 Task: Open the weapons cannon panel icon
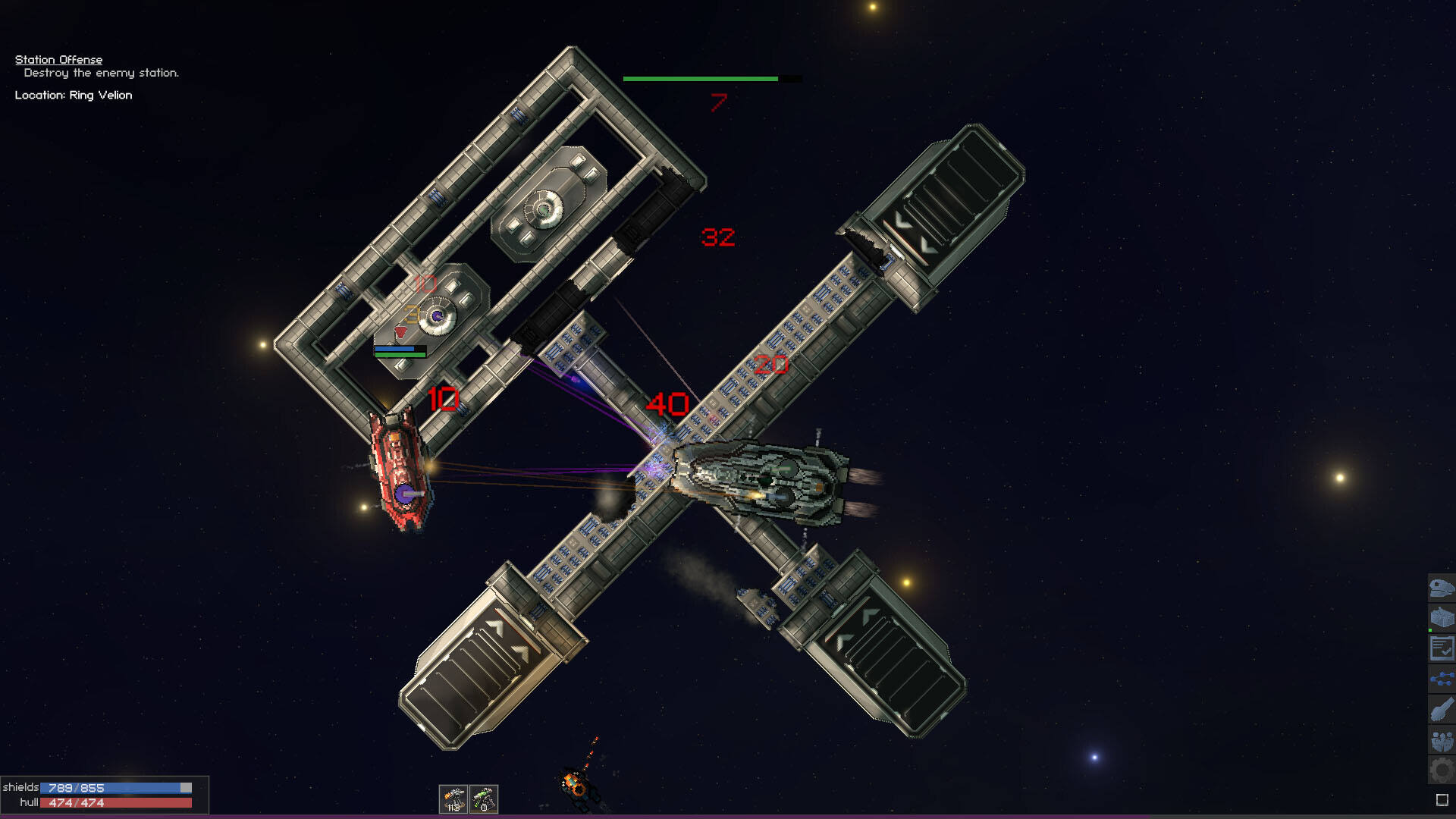point(1441,710)
